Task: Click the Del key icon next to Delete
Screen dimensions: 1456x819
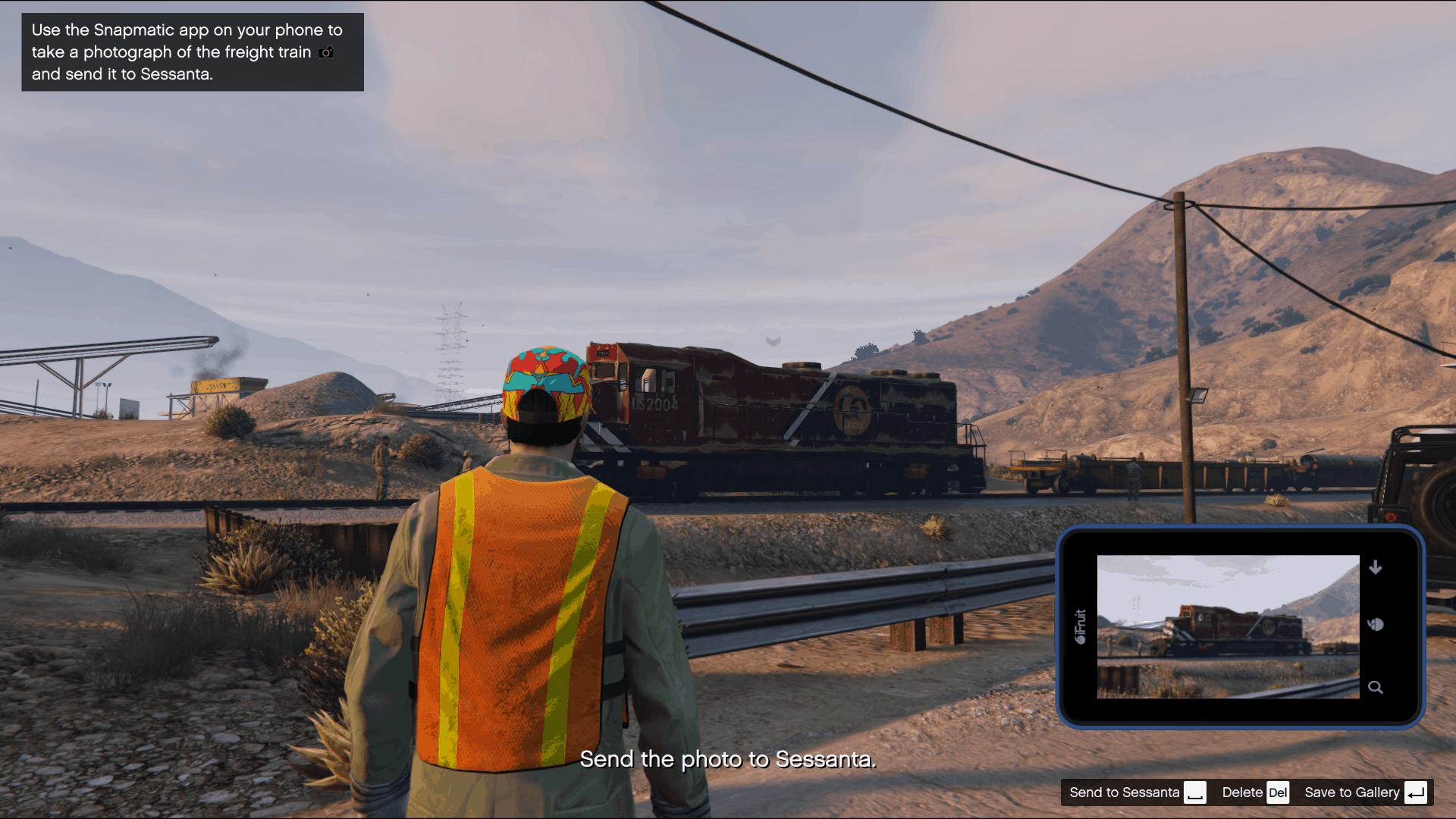Action: 1279,792
